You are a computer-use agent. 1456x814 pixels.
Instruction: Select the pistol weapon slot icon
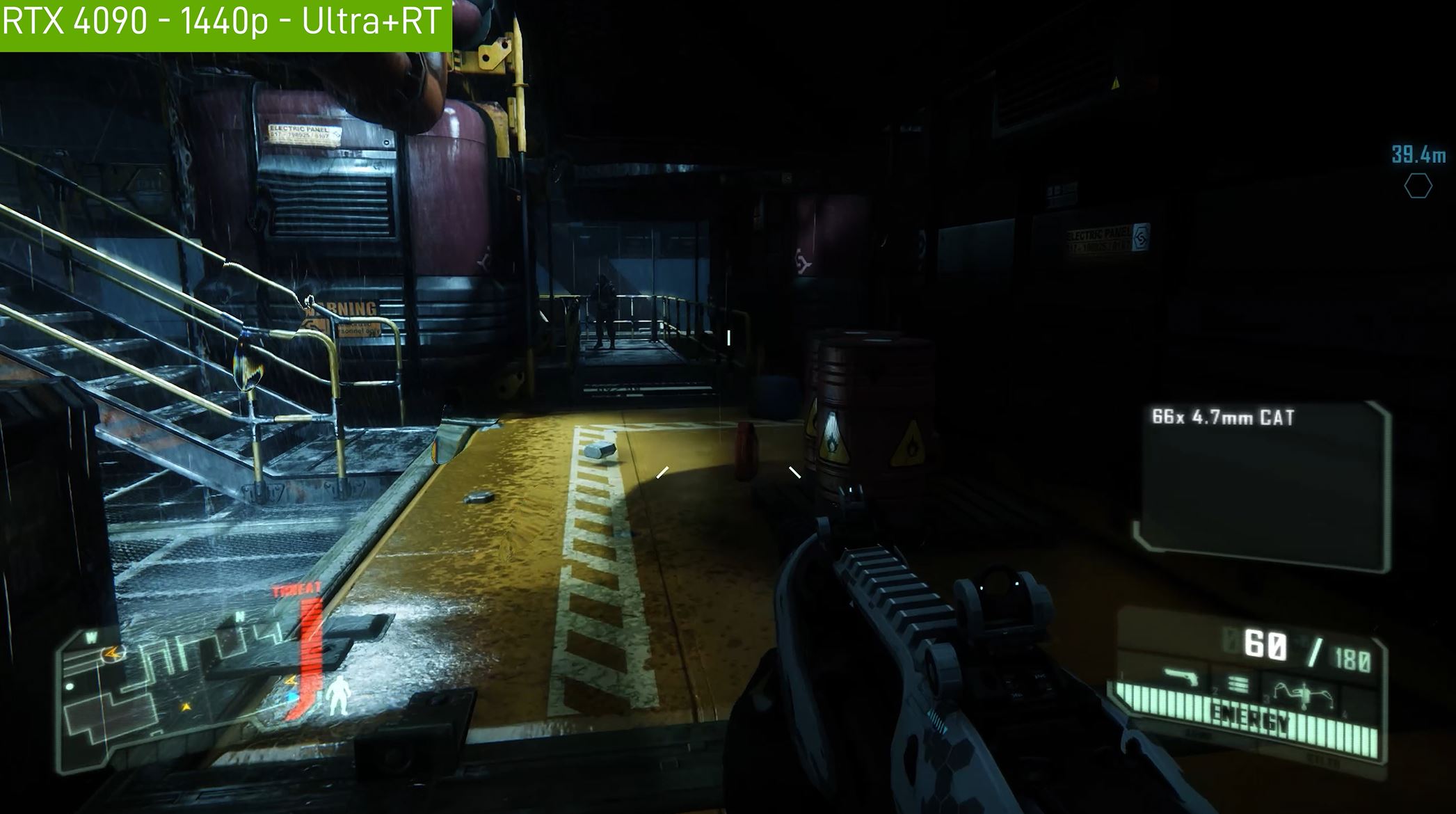click(1181, 677)
